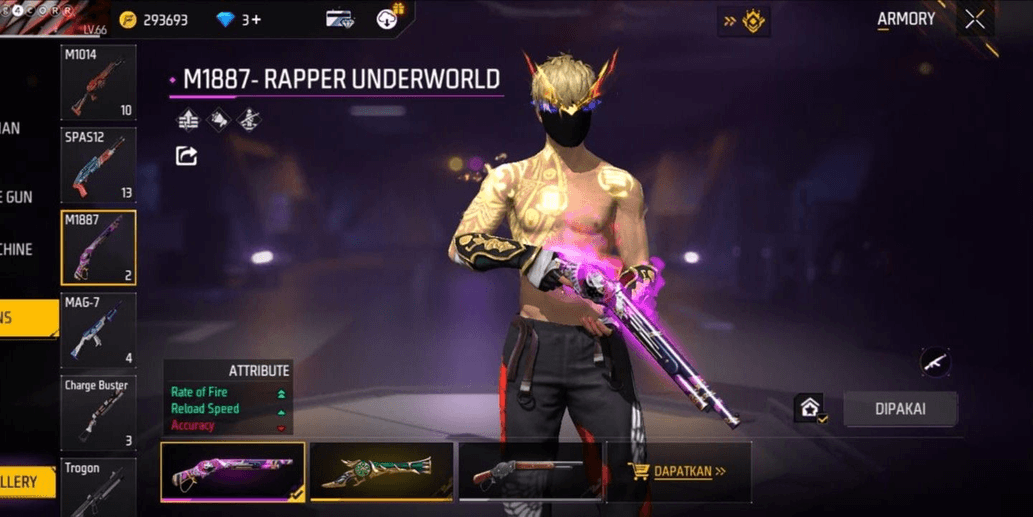Pick the MAG-7 weapon entry
This screenshot has width=1033, height=517.
click(98, 329)
